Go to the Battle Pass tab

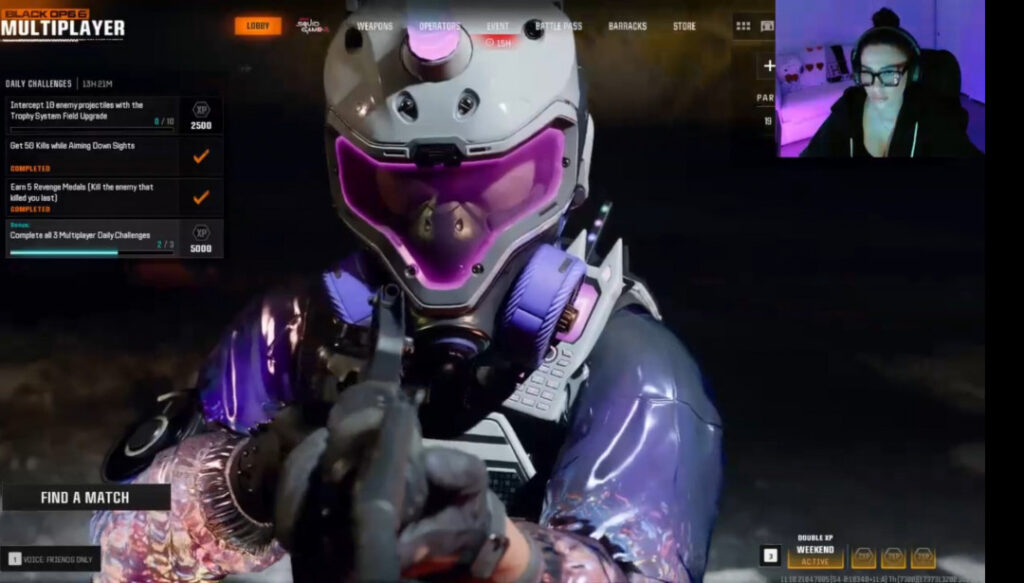tap(559, 26)
